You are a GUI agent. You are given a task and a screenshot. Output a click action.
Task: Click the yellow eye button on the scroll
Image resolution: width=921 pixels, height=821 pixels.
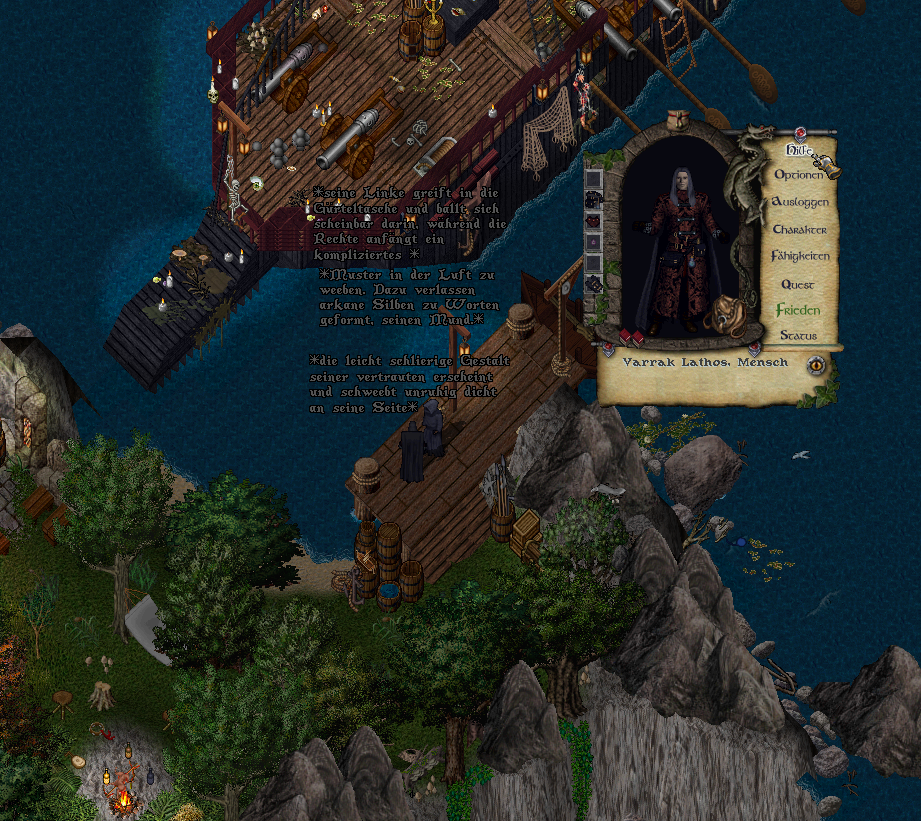(x=816, y=365)
